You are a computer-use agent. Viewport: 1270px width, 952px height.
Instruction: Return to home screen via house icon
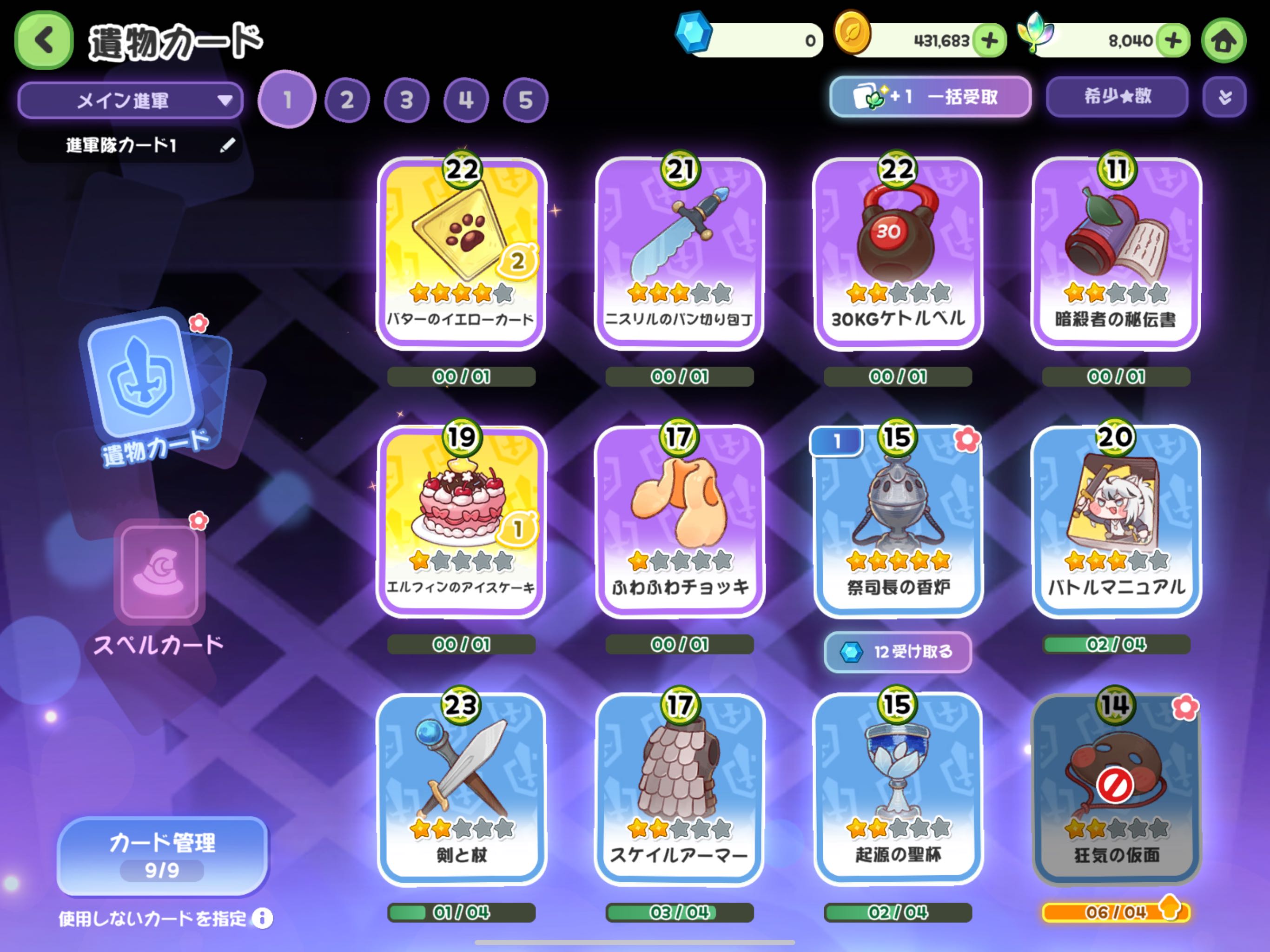1224,41
